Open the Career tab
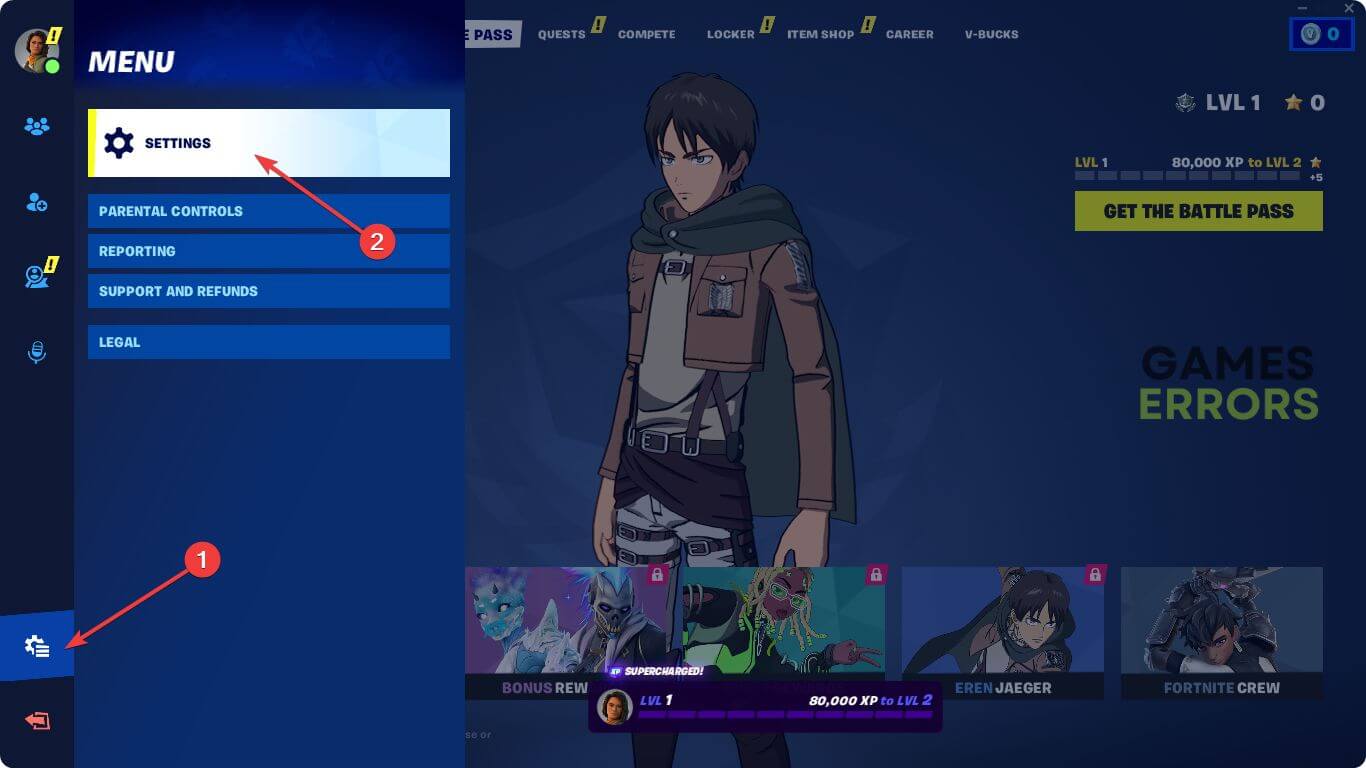The image size is (1366, 768). coord(909,34)
